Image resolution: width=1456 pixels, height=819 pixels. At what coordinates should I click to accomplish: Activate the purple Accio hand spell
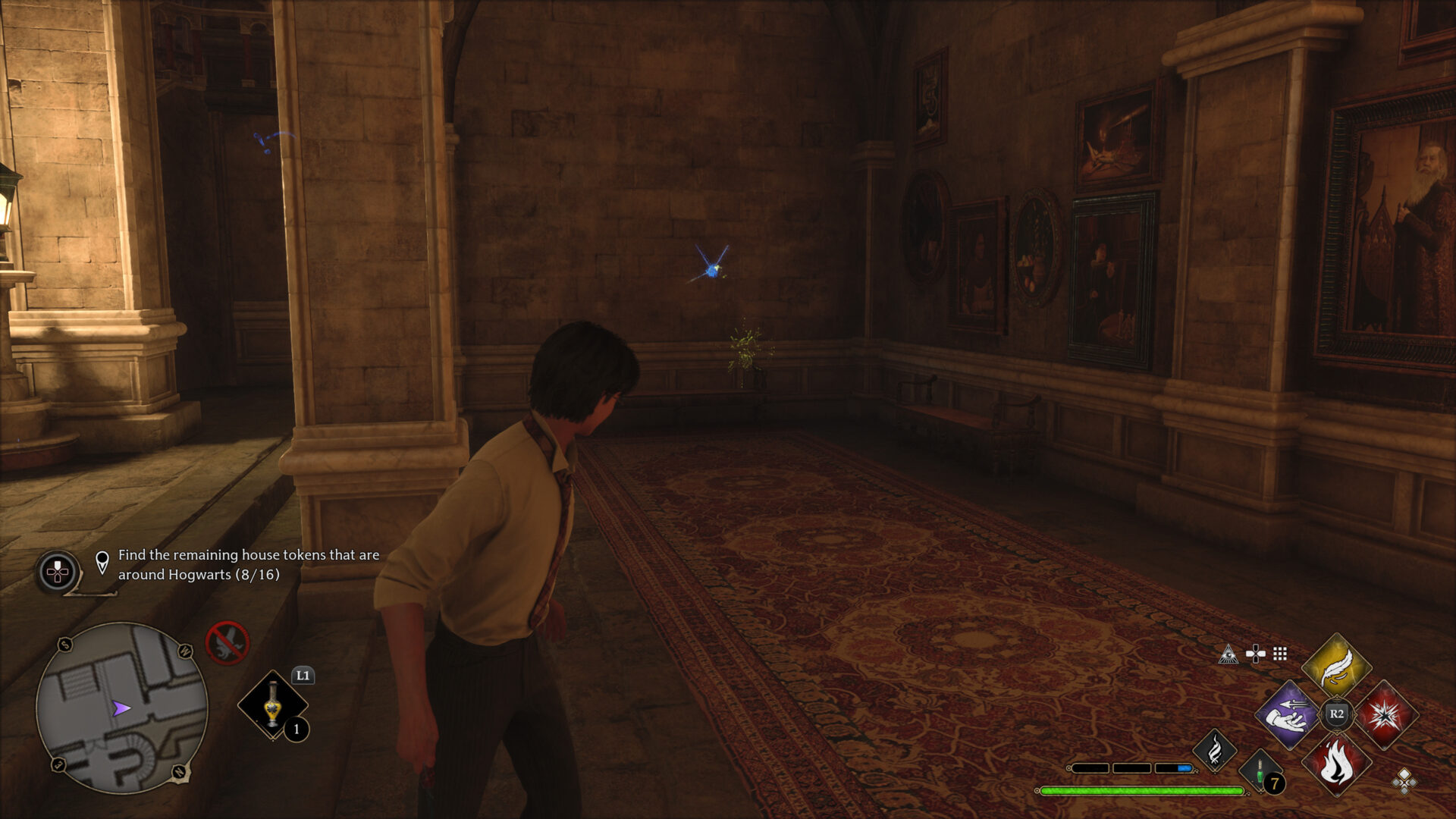(1288, 715)
